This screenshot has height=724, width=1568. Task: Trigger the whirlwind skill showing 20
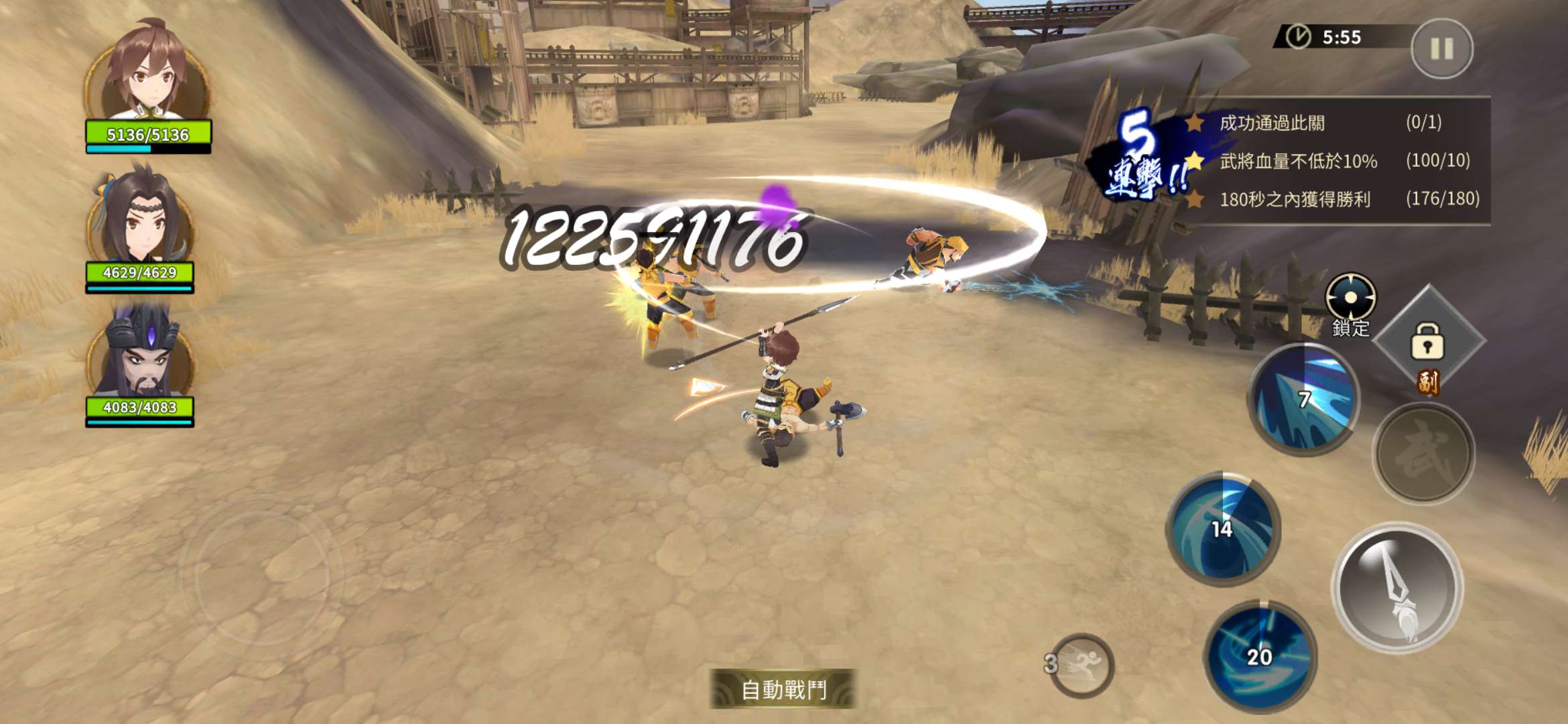(x=1259, y=656)
